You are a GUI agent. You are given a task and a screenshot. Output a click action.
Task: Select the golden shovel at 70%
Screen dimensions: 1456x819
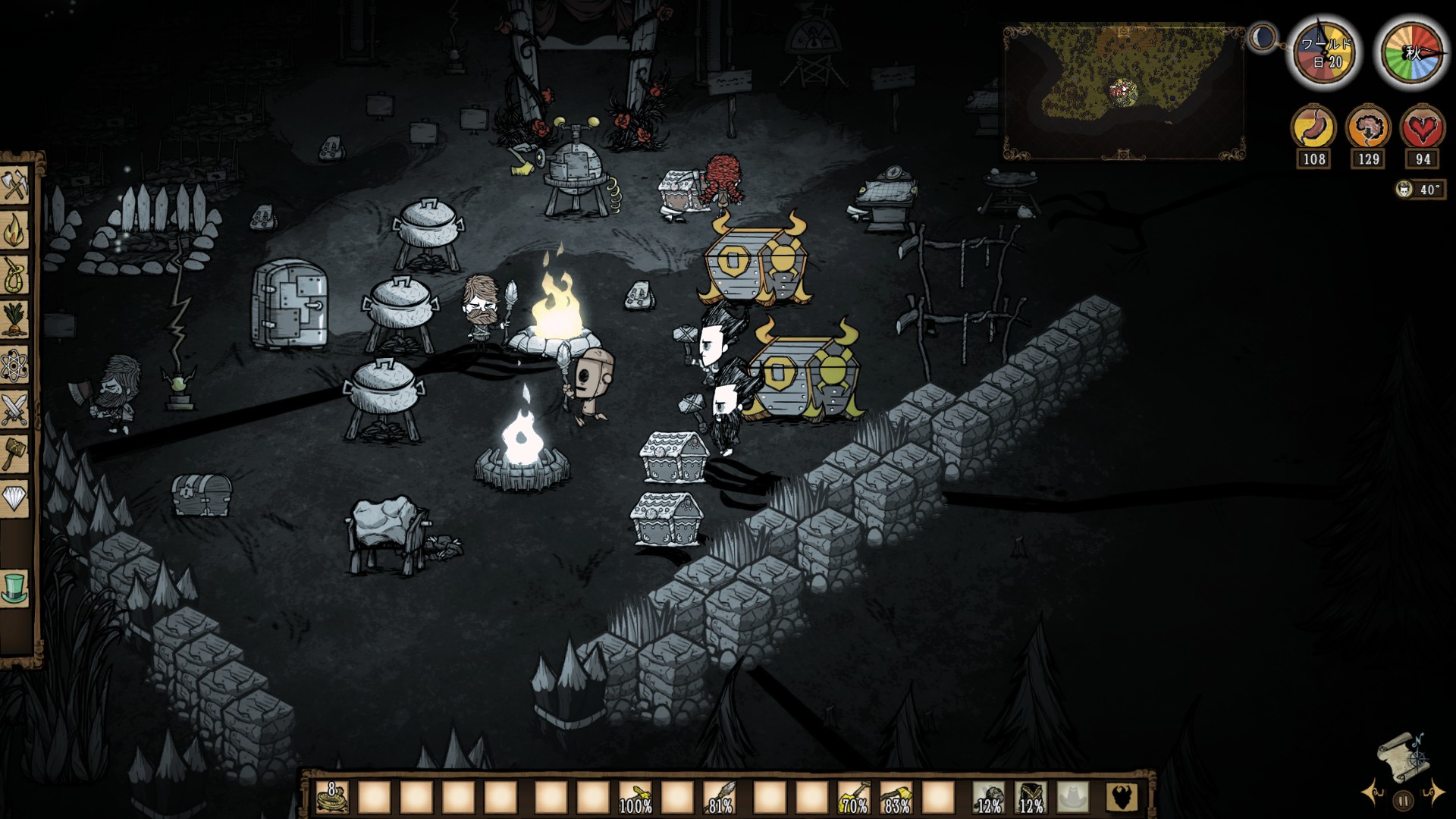pyautogui.click(x=854, y=798)
